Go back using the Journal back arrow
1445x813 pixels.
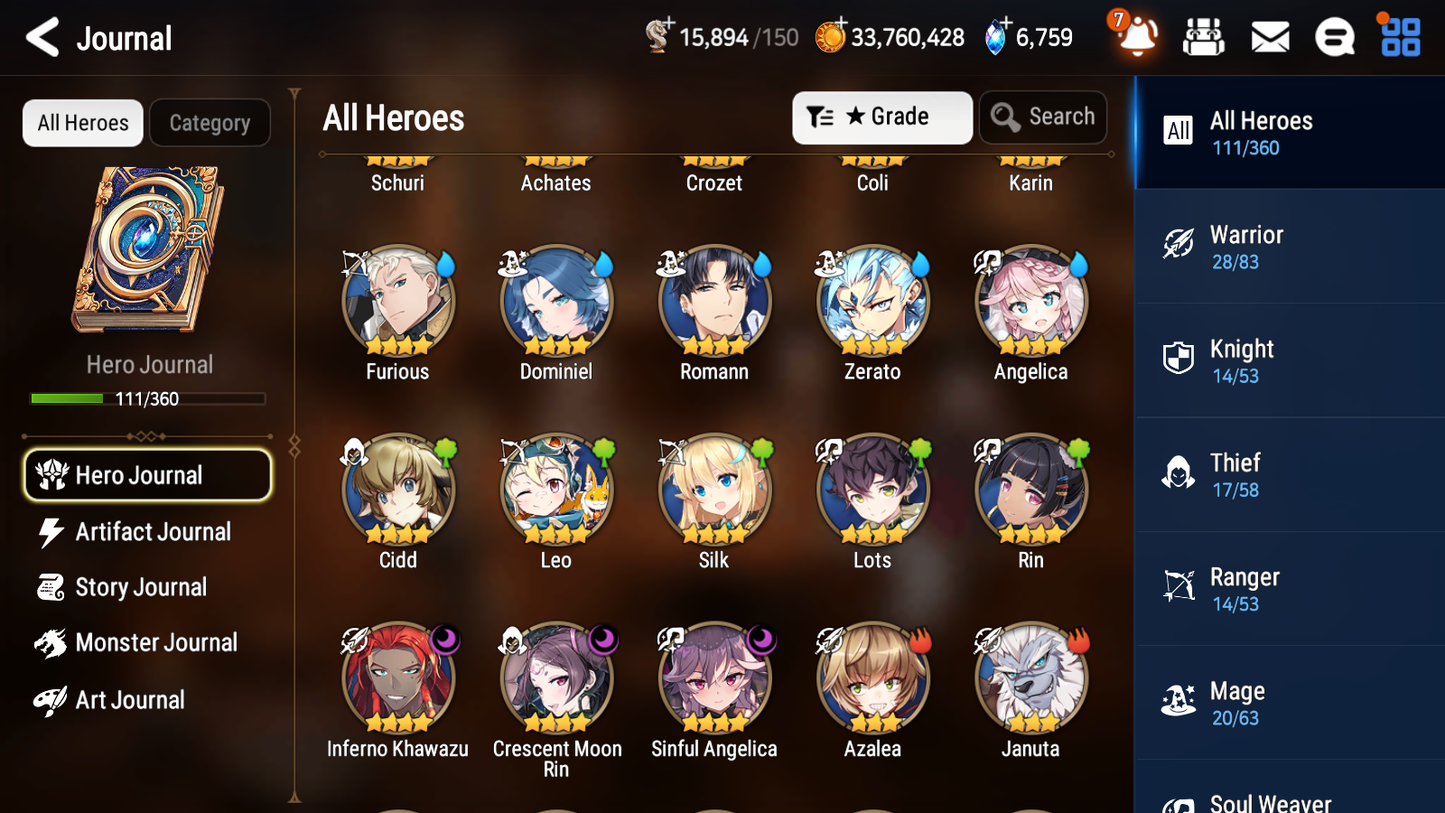coord(42,37)
